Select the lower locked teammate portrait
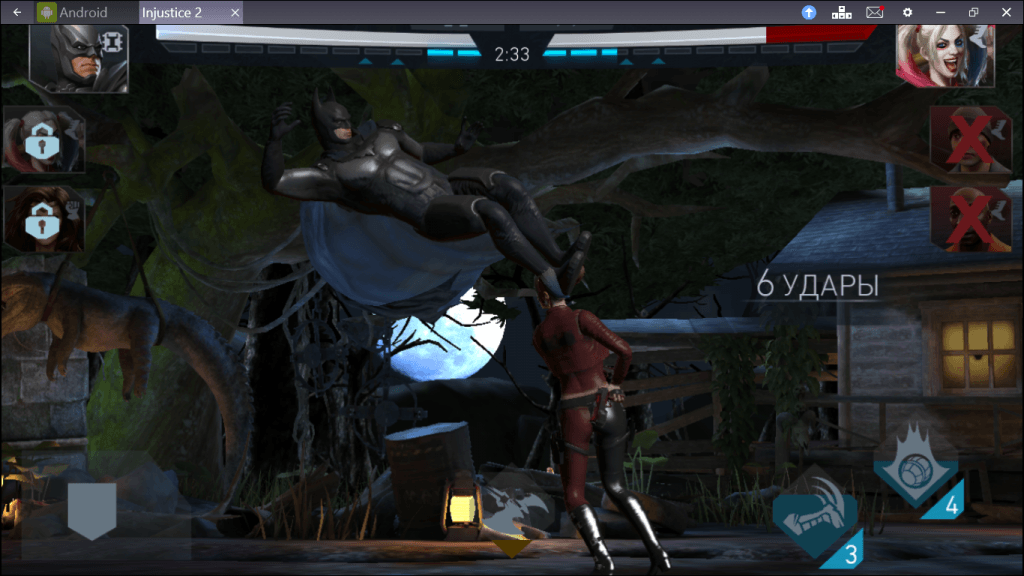This screenshot has height=576, width=1024. tap(43, 219)
